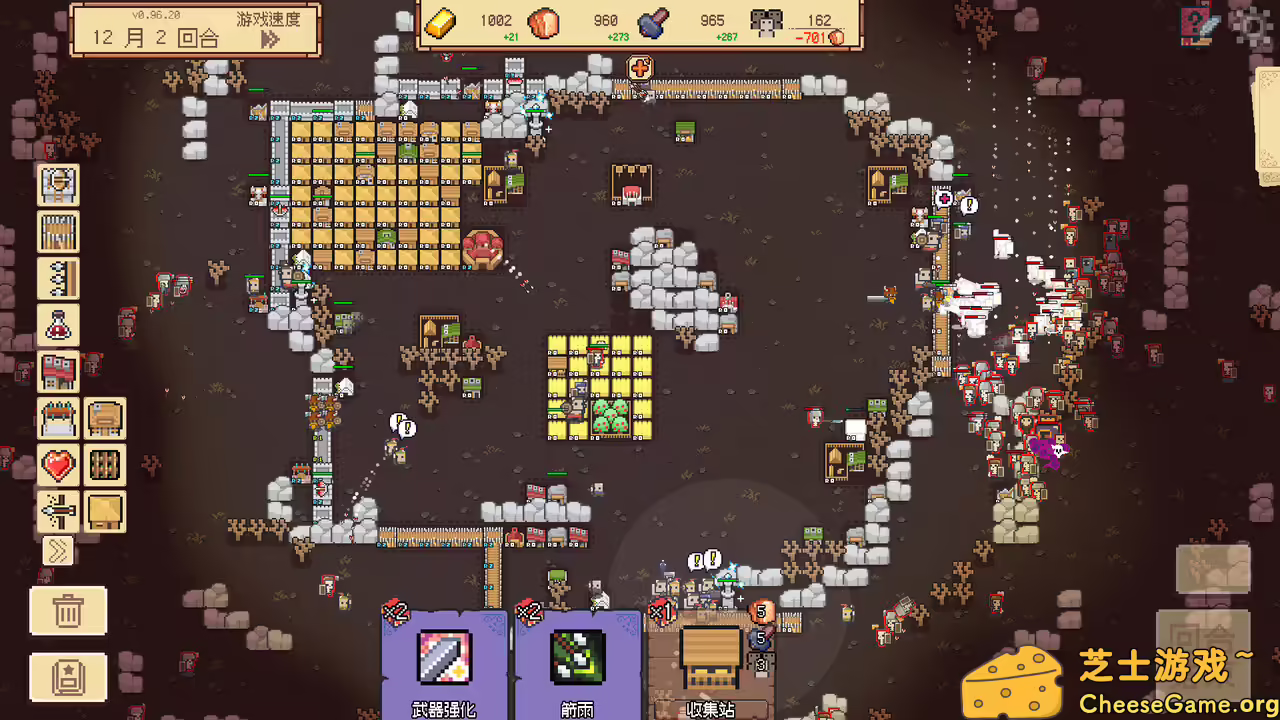Viewport: 1280px width, 720px height.
Task: Select the heart icon in the sidebar
Action: (58, 464)
